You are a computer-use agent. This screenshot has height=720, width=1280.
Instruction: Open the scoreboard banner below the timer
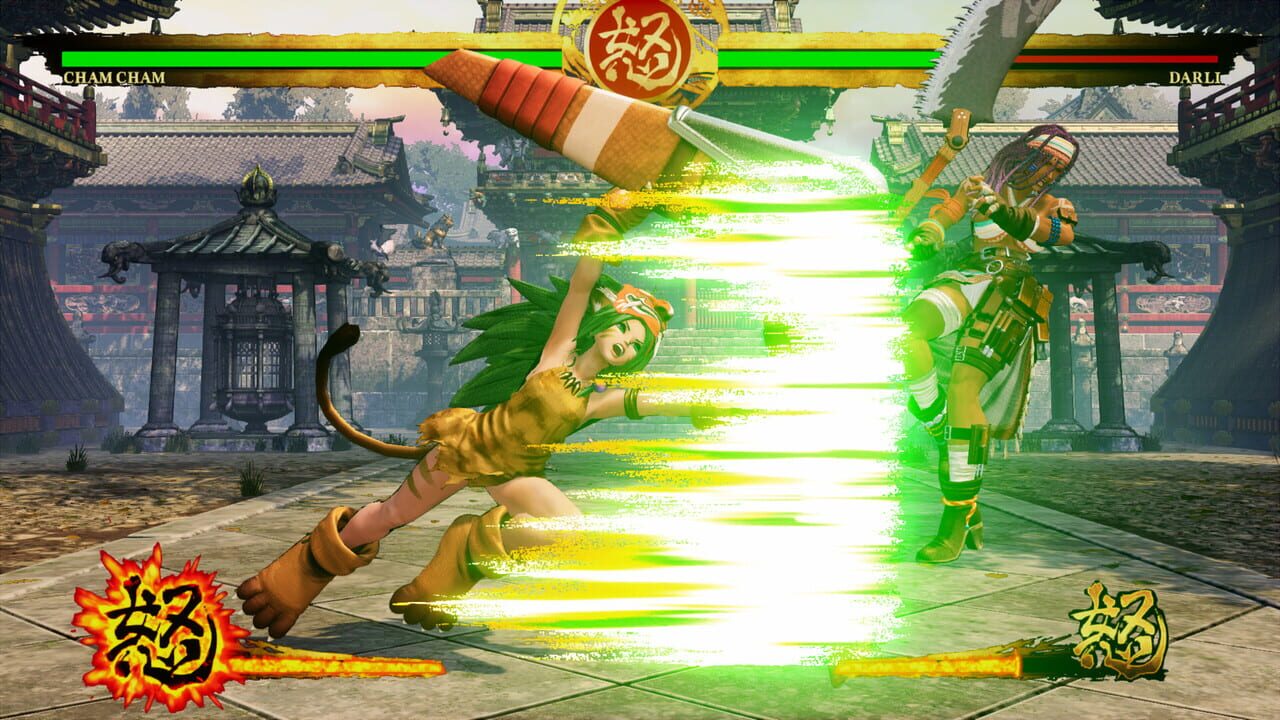pyautogui.click(x=640, y=90)
